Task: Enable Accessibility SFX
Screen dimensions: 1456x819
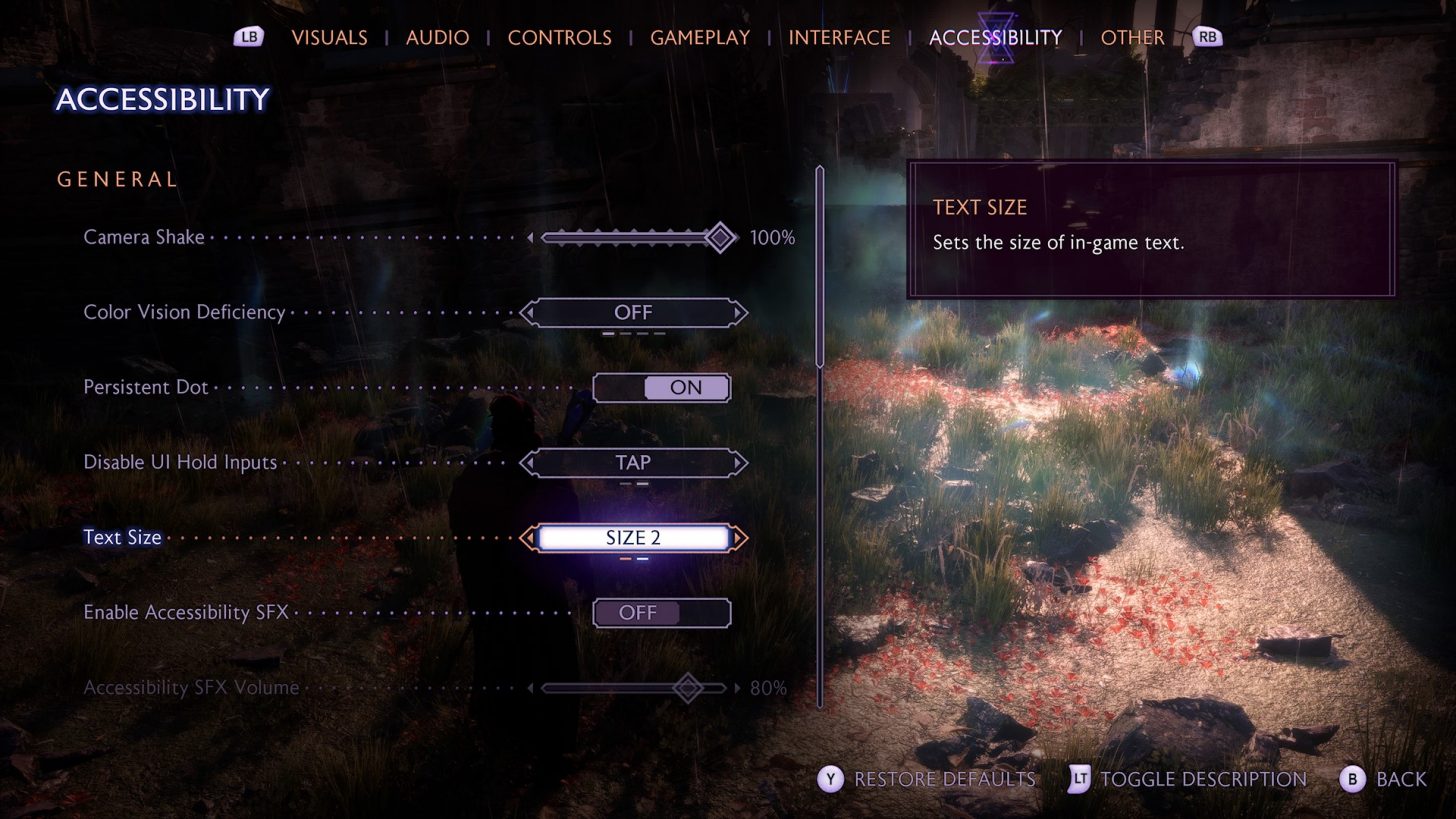Action: tap(661, 612)
